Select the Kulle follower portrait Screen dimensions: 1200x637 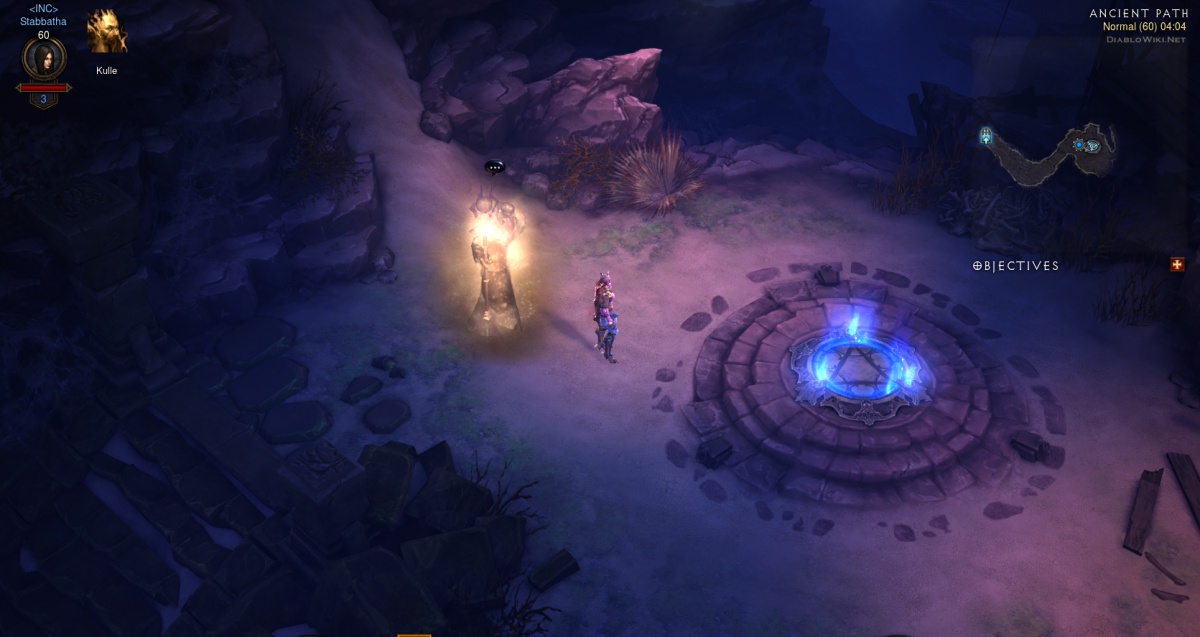pyautogui.click(x=107, y=33)
